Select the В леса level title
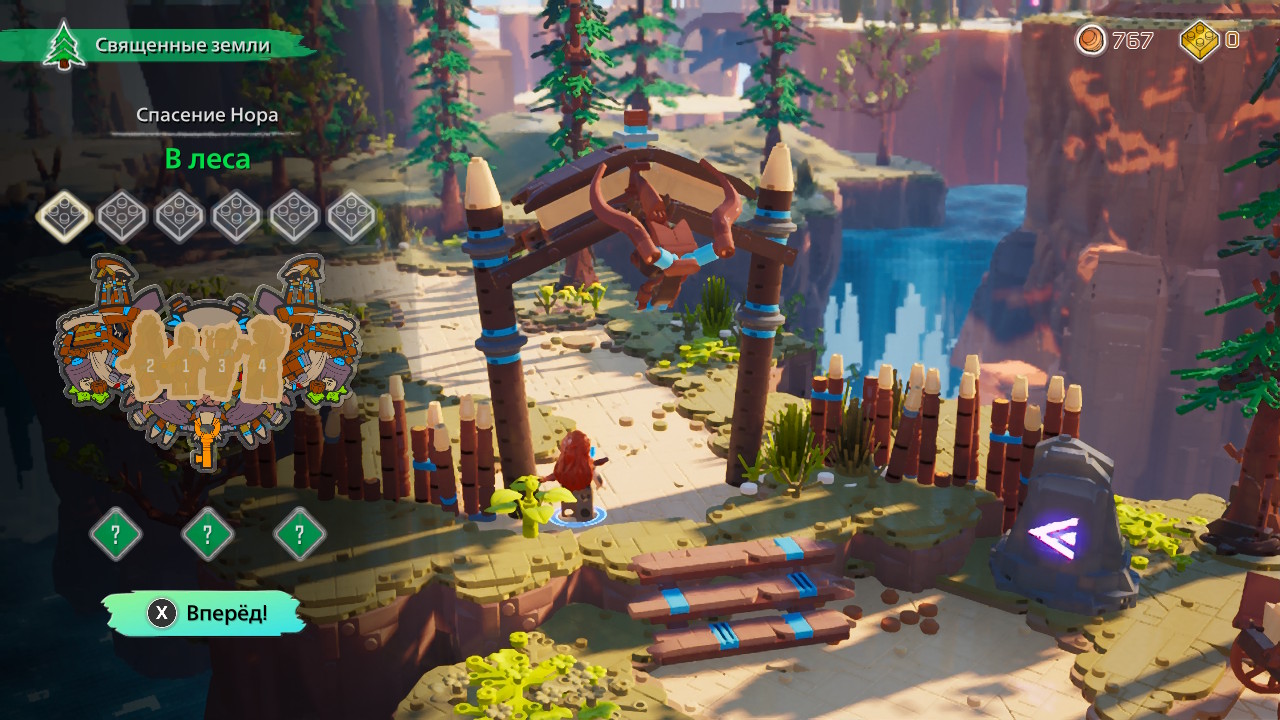1280x720 pixels. point(207,159)
